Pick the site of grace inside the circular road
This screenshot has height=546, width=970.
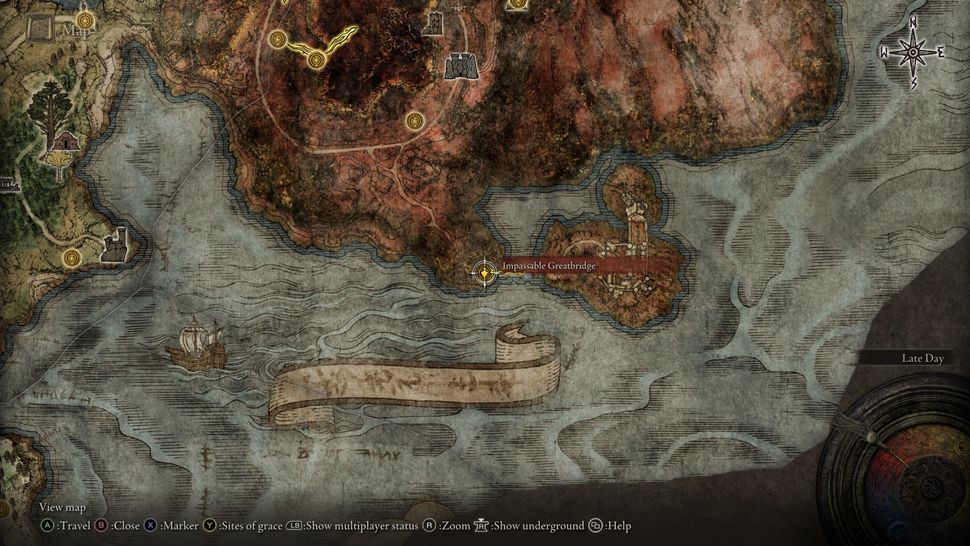[415, 122]
